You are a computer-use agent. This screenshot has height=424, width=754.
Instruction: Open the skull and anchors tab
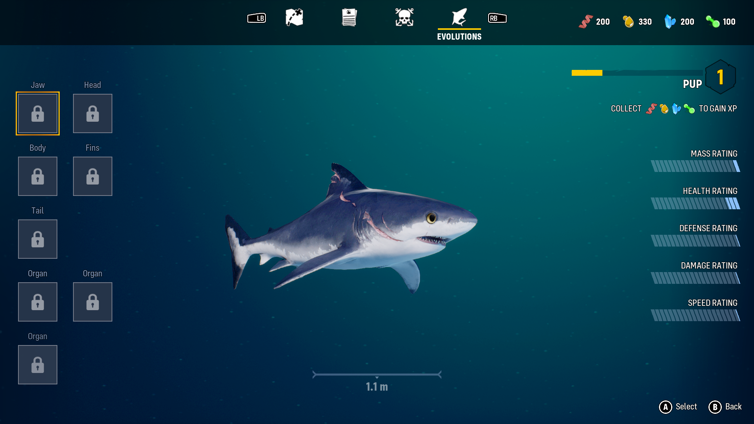pyautogui.click(x=404, y=17)
